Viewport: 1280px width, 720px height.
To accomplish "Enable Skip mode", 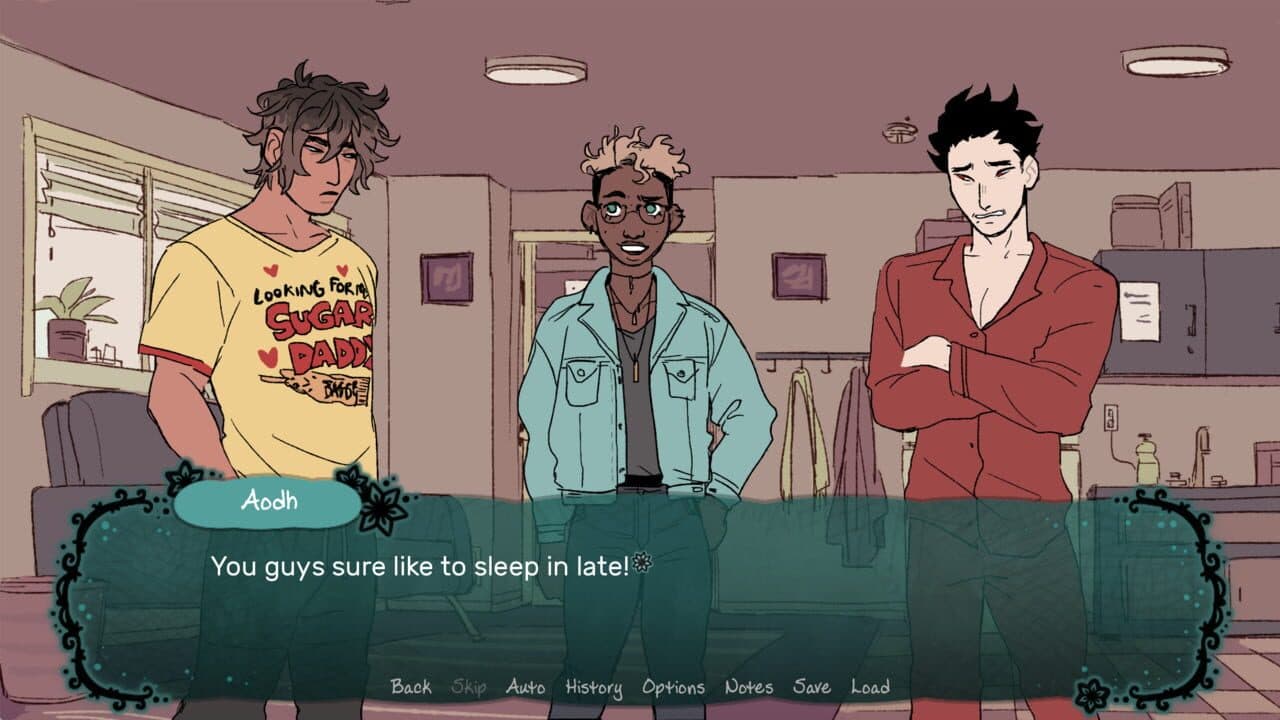I will (x=471, y=688).
